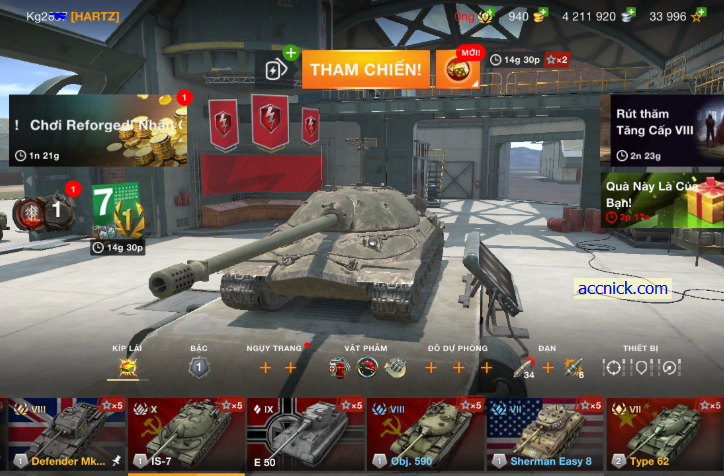The image size is (724, 476).
Task: Open the player profile name with HARTZ tag
Action: tap(72, 16)
